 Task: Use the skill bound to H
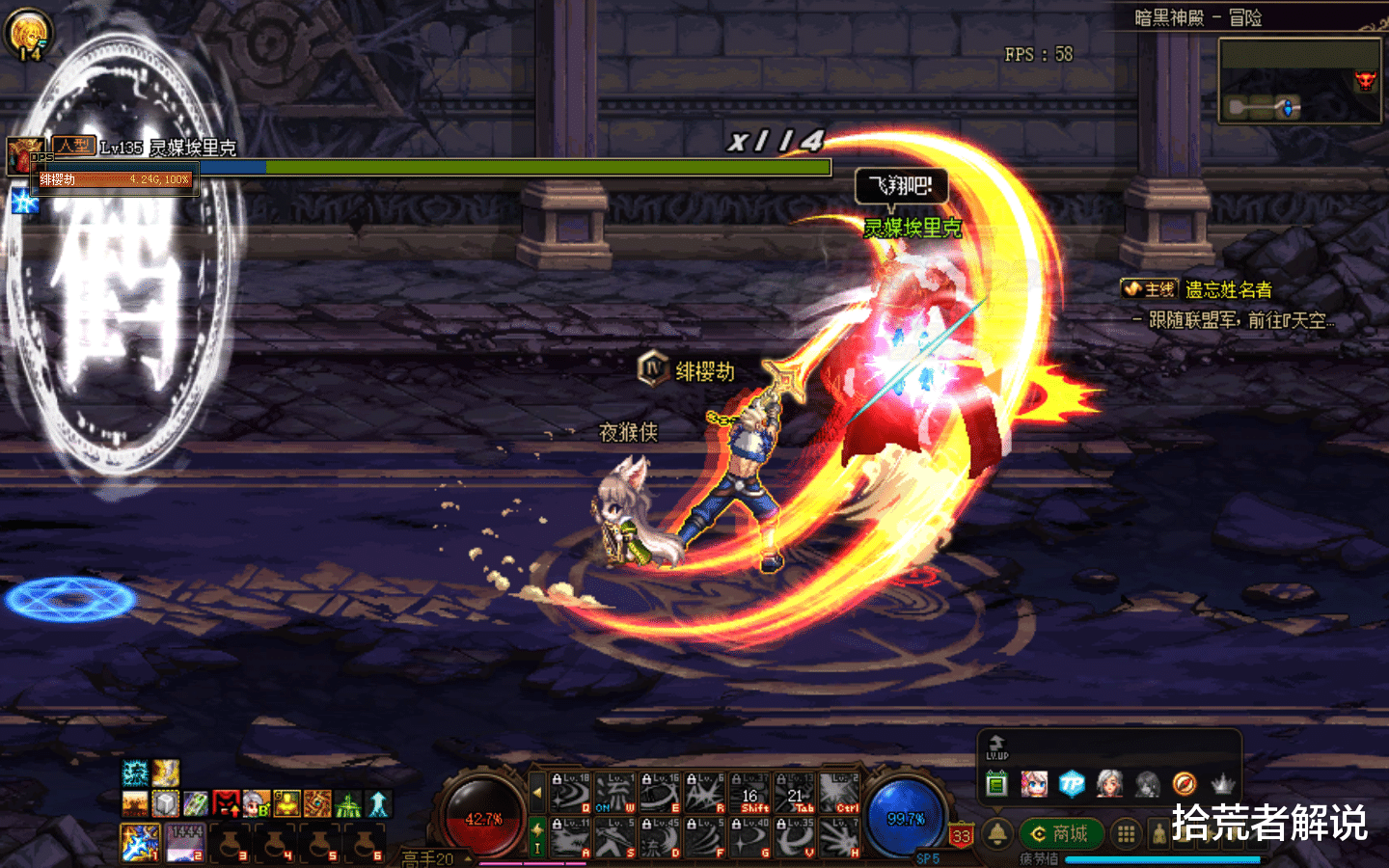840,837
